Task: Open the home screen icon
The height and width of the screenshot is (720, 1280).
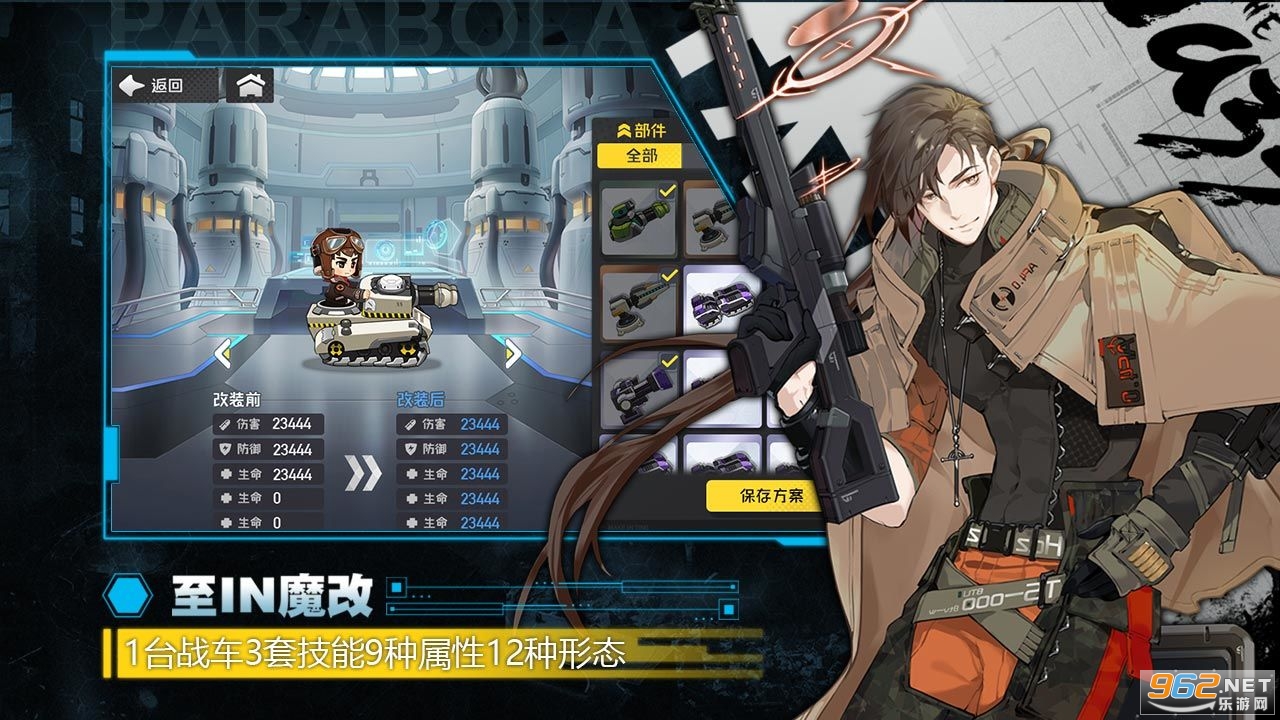Action: (249, 86)
